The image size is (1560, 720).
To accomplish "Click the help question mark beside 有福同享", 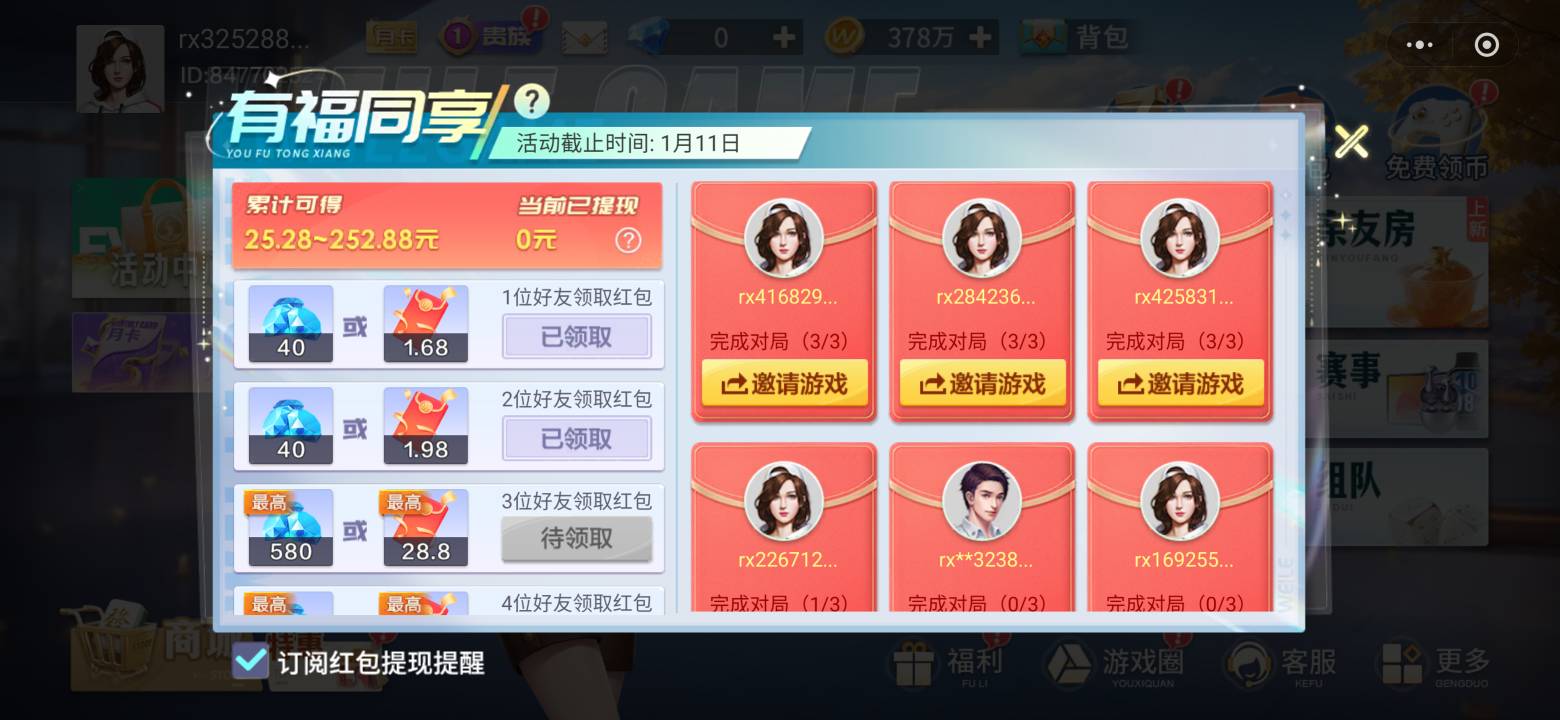I will point(533,99).
